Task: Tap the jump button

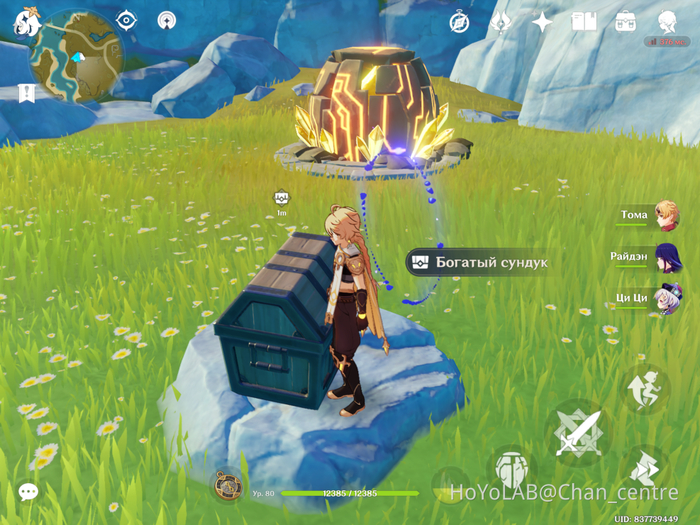Action: point(644,387)
